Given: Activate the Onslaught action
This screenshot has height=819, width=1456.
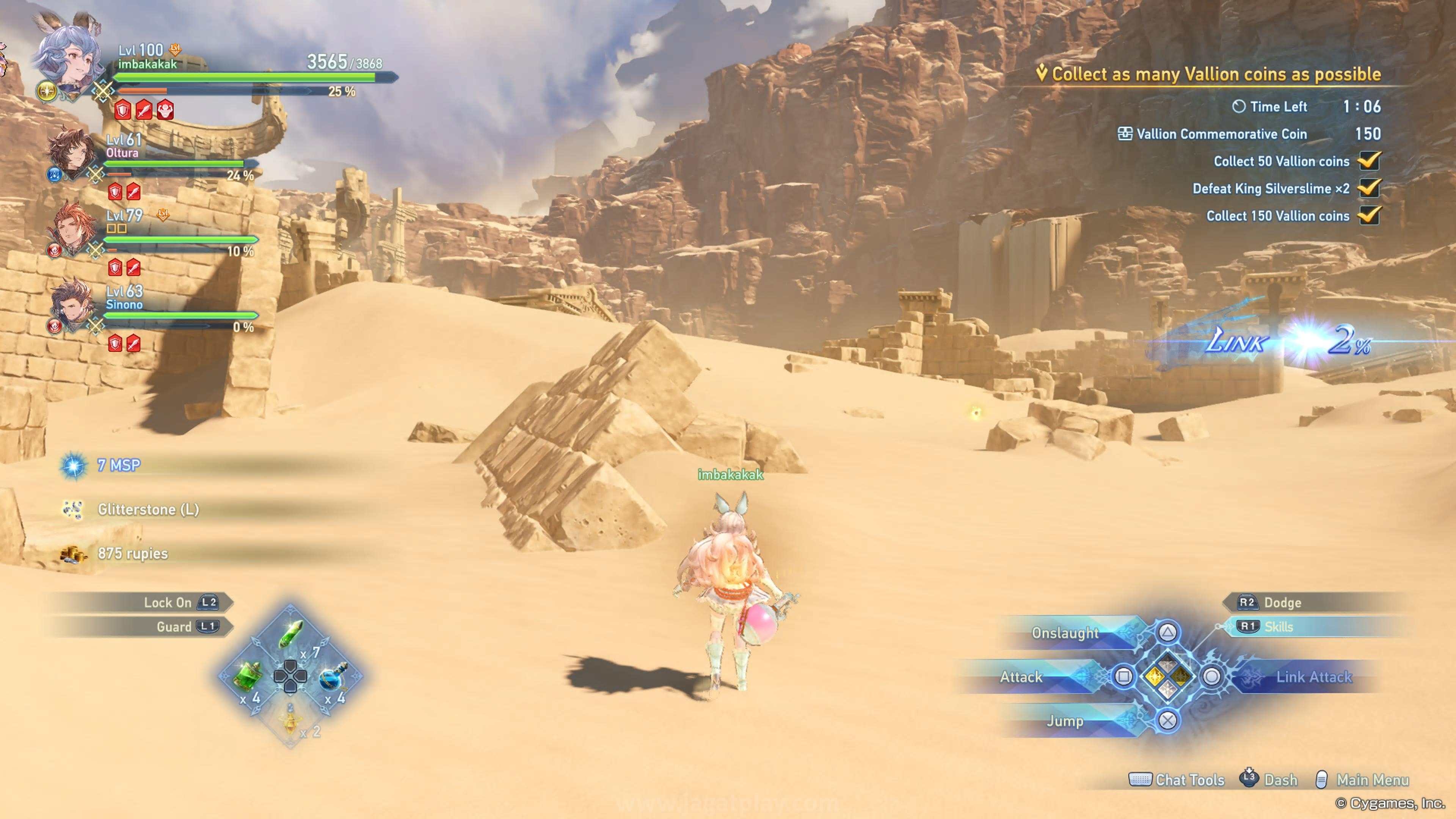Looking at the screenshot, I should [1065, 633].
